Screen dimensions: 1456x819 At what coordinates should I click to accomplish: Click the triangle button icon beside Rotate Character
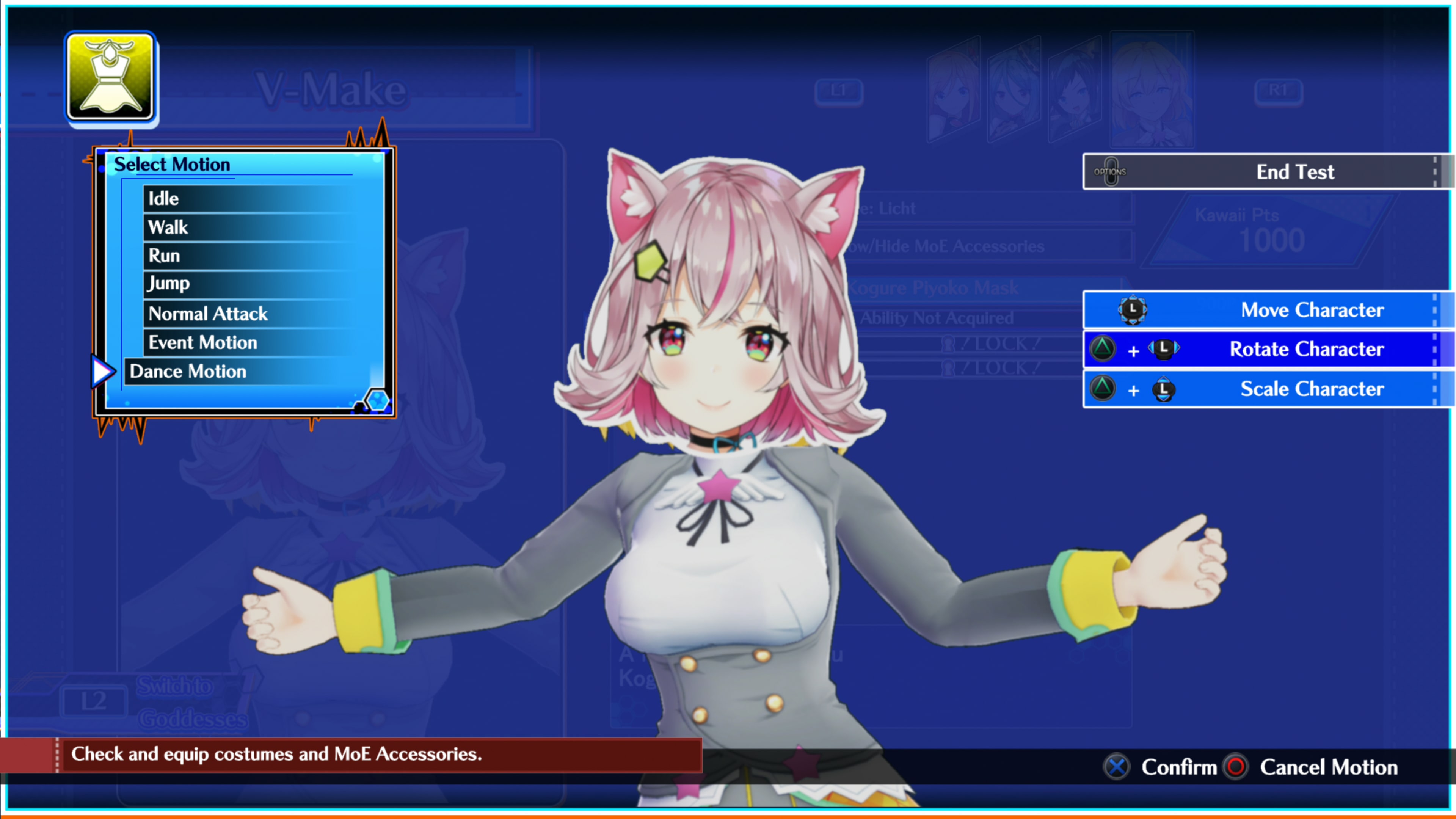1103,349
